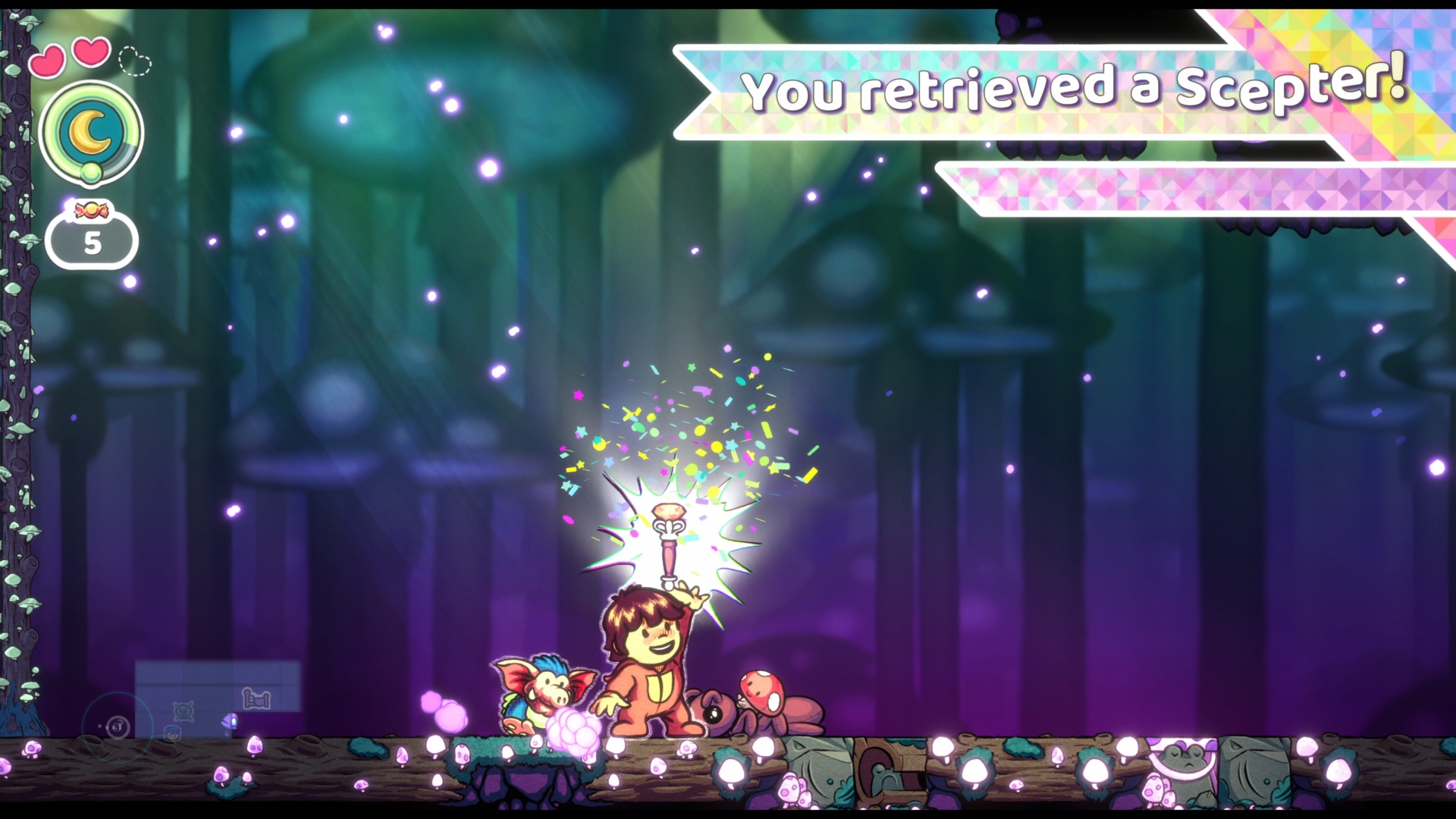Open the faded minimap panel
1456x819 pixels.
218,687
